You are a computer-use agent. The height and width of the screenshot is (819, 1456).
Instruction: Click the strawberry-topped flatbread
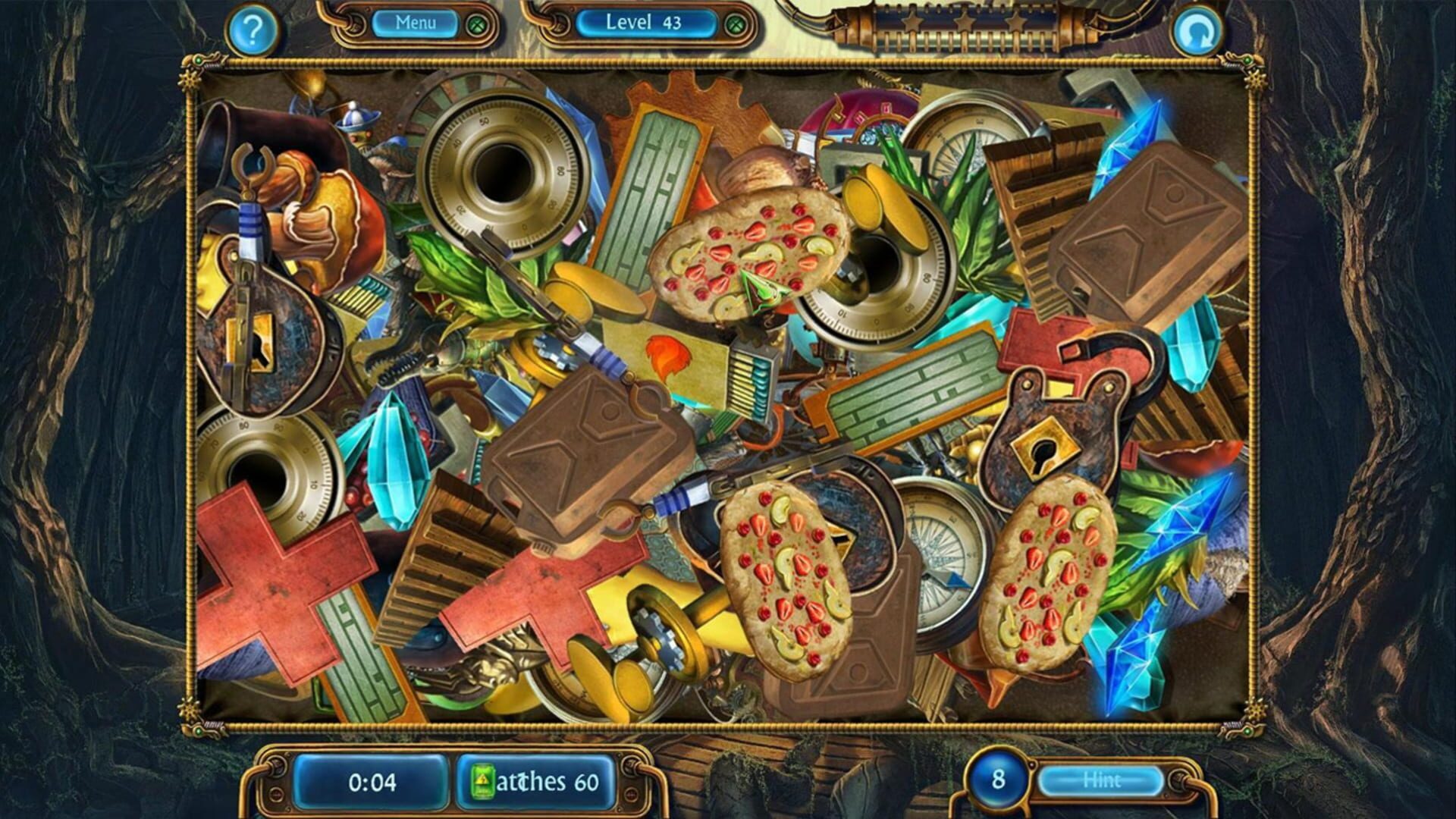(751, 250)
